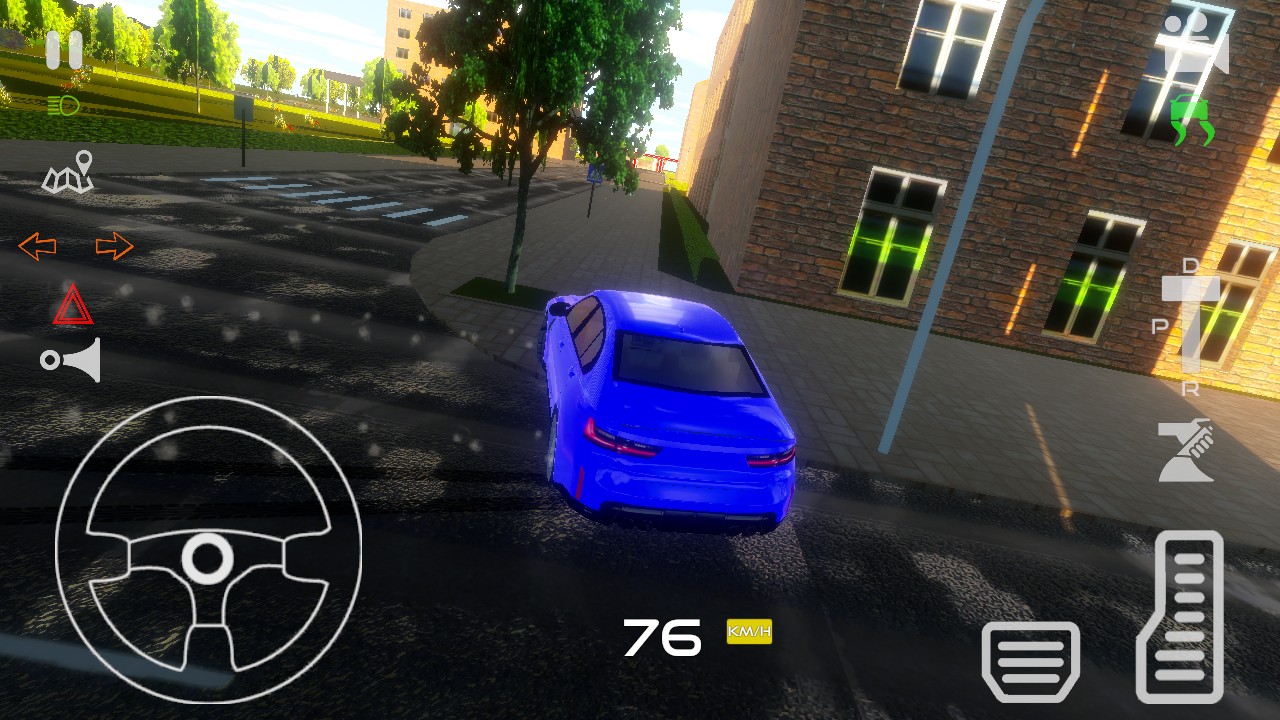Engage the handbrake lever icon

click(1185, 450)
